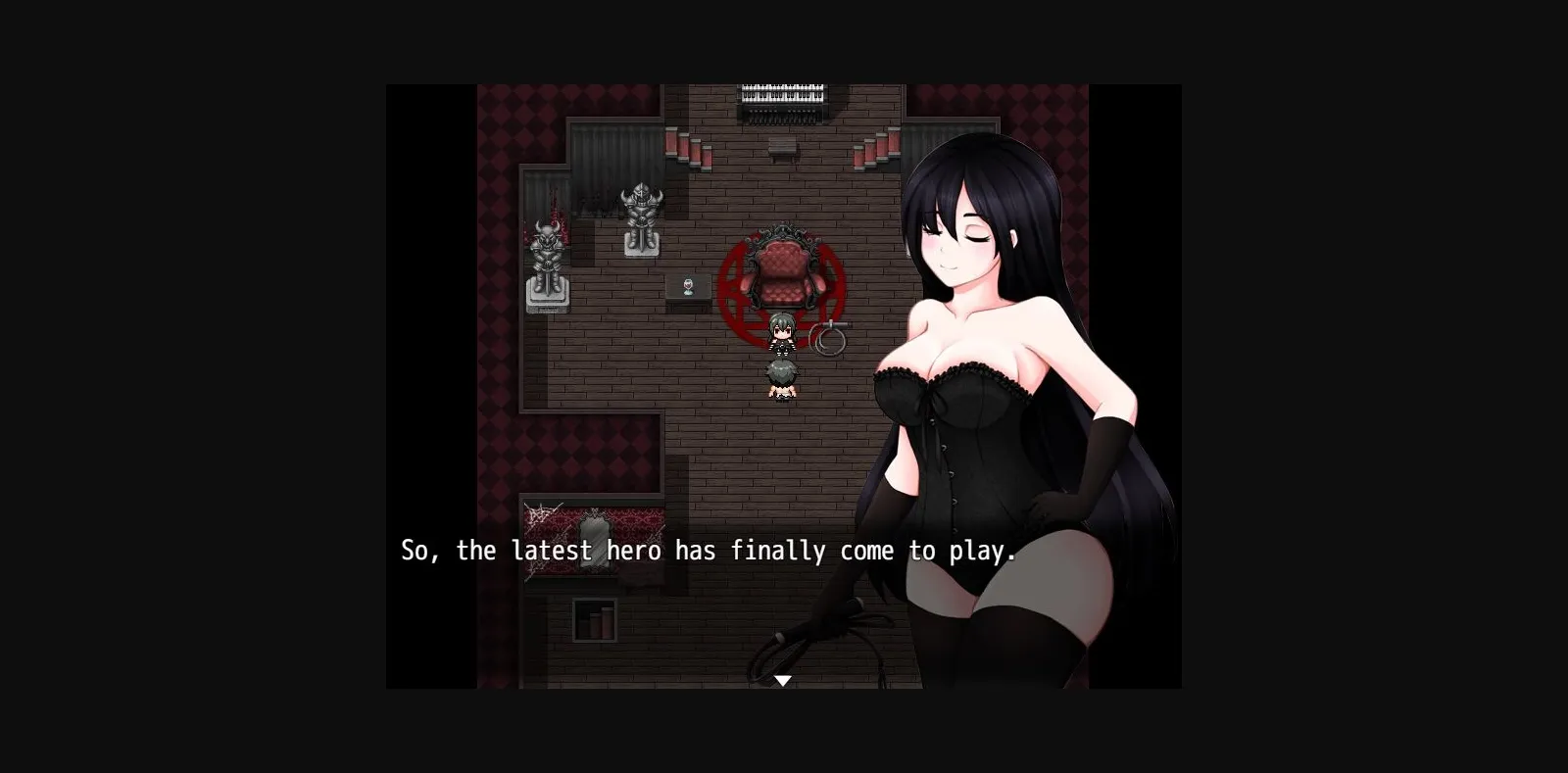Click the wine glass on the small table
Screen dimensions: 1568x773
pos(687,283)
